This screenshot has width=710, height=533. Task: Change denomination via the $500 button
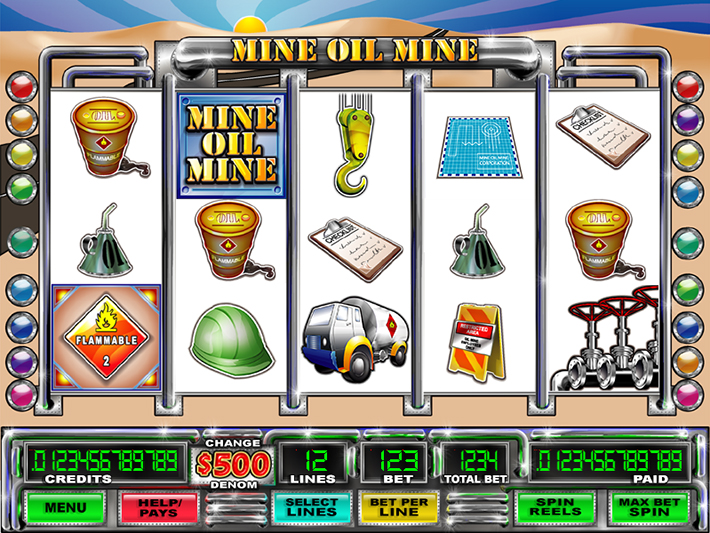(x=232, y=465)
